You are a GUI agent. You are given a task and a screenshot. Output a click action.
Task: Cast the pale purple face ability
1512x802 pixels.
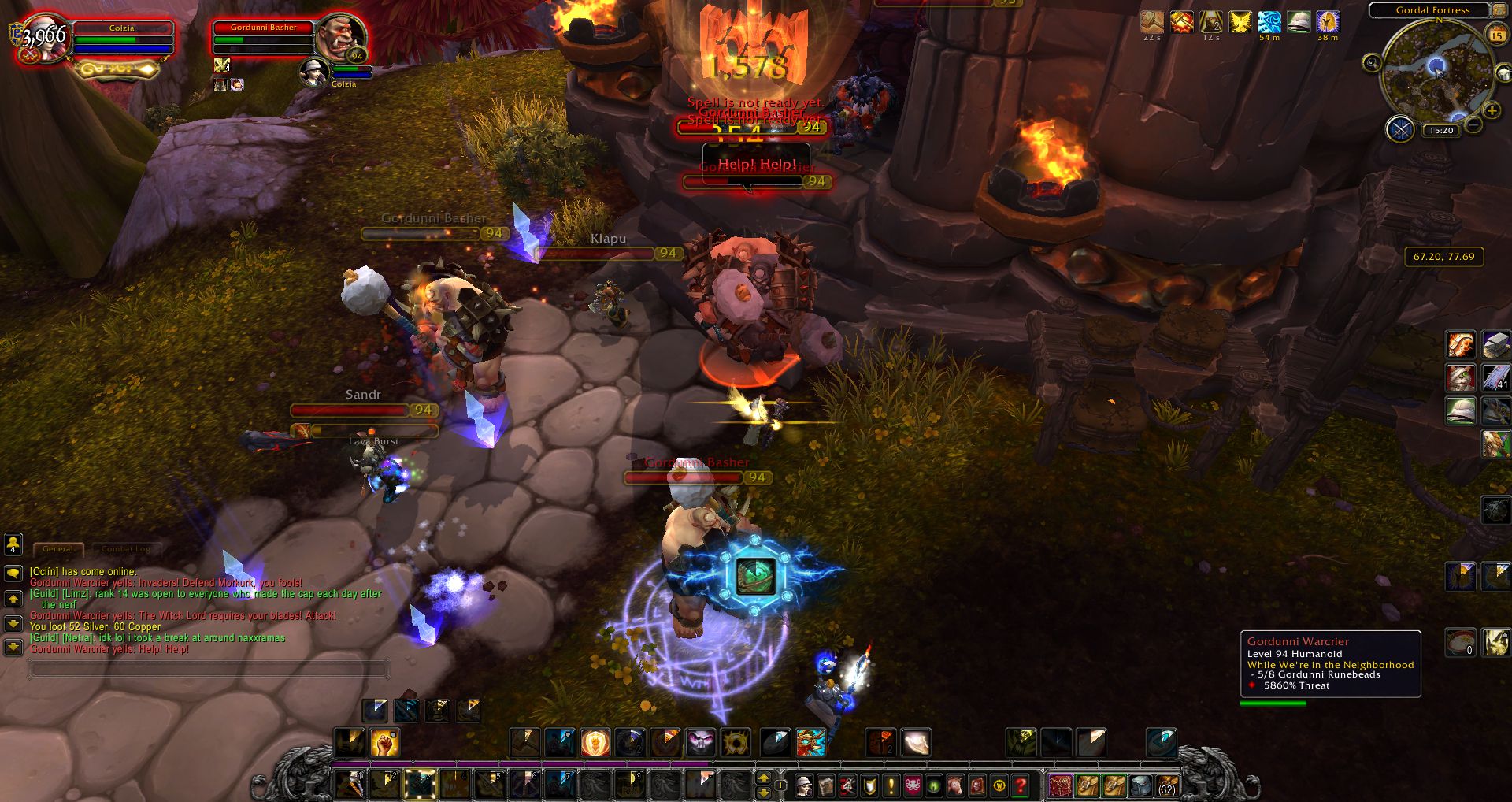[x=700, y=743]
